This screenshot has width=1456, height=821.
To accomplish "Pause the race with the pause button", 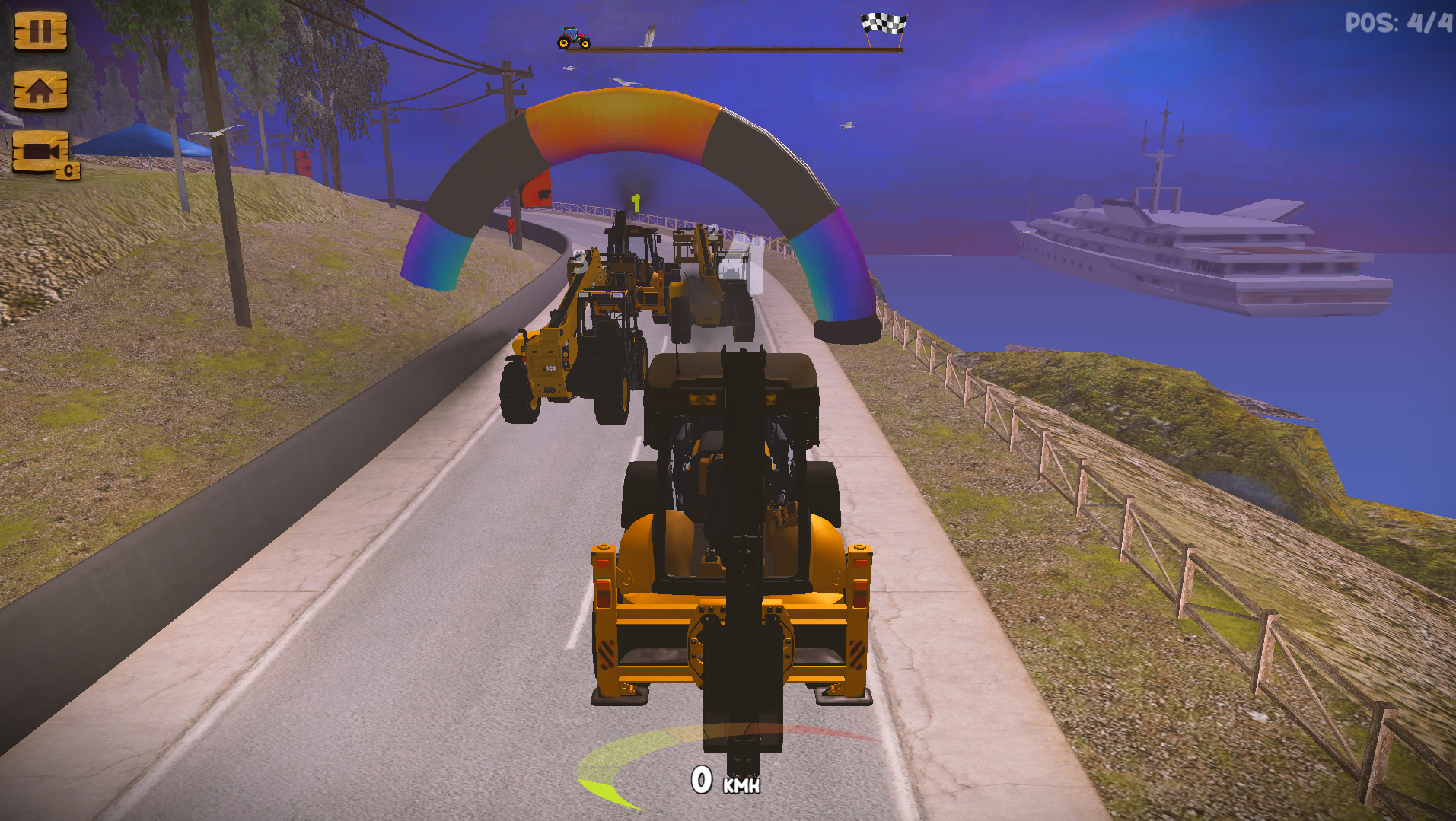I will 40,31.
